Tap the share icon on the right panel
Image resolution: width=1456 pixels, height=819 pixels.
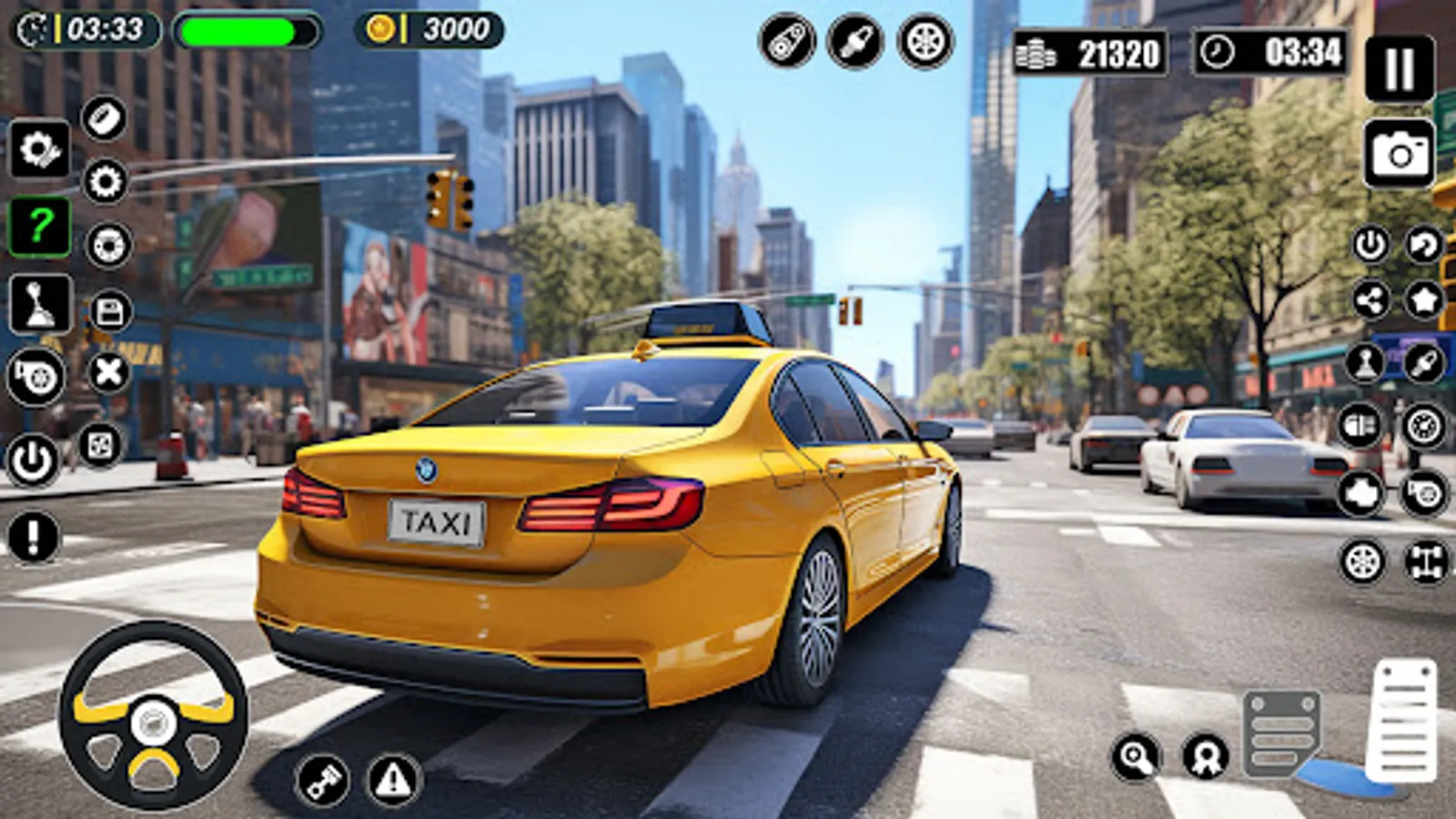click(x=1370, y=300)
